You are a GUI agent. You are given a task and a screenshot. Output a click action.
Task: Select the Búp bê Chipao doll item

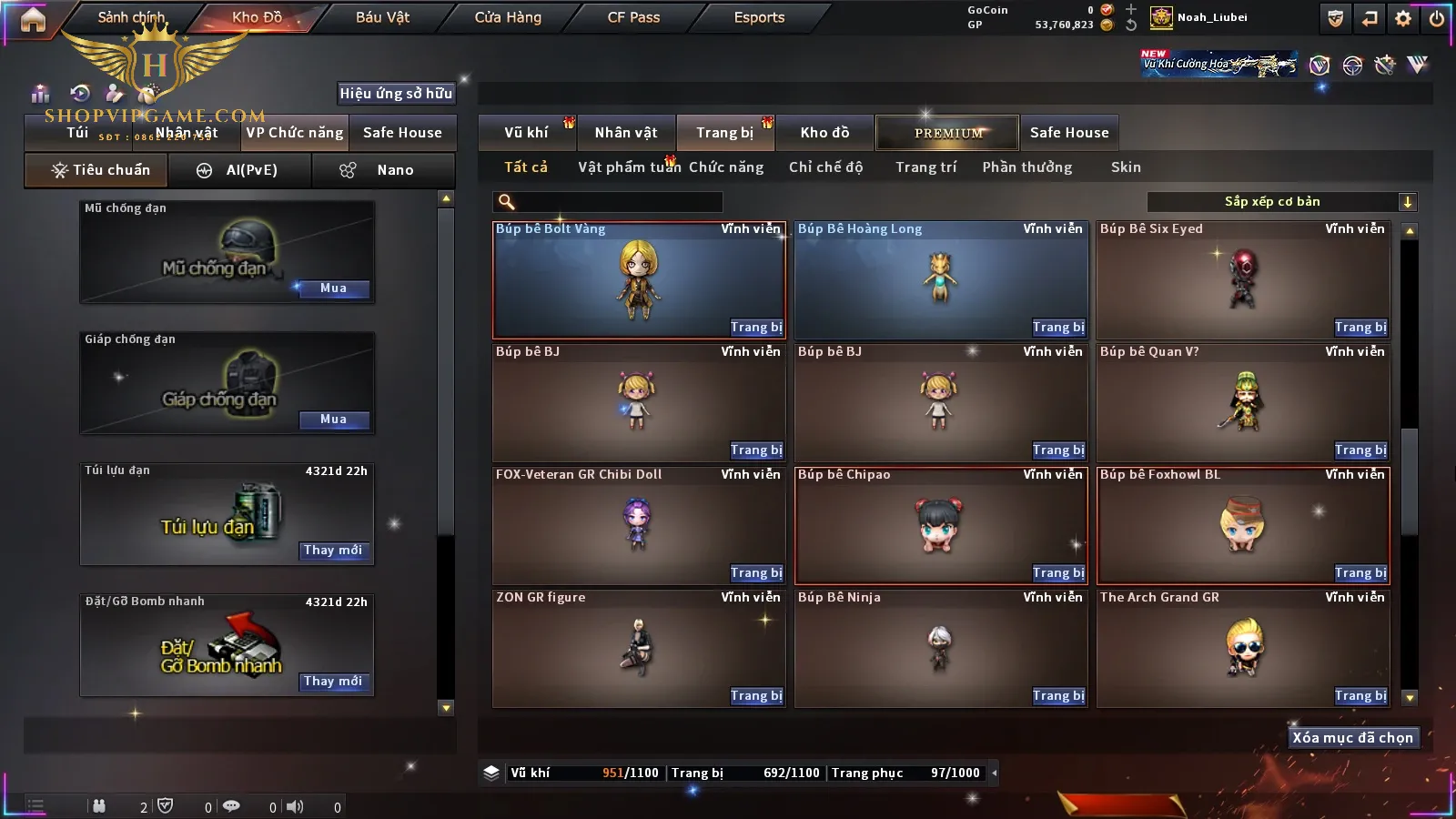[941, 525]
